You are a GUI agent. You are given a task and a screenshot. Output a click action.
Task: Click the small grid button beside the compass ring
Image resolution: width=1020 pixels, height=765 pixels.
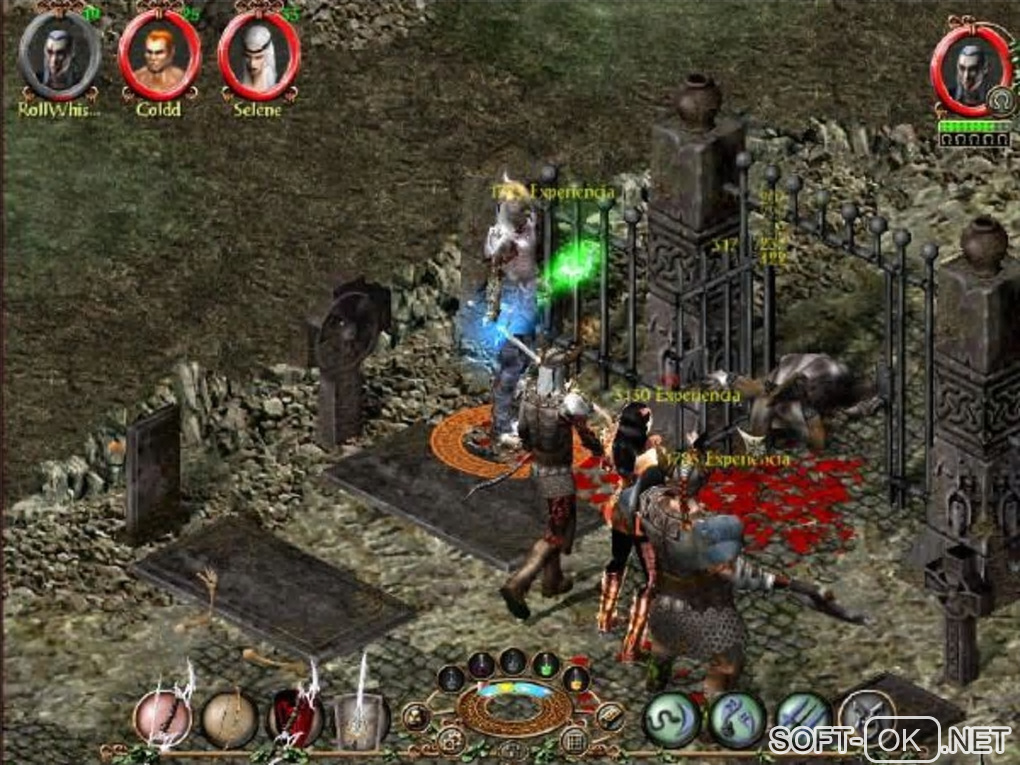pyautogui.click(x=573, y=740)
